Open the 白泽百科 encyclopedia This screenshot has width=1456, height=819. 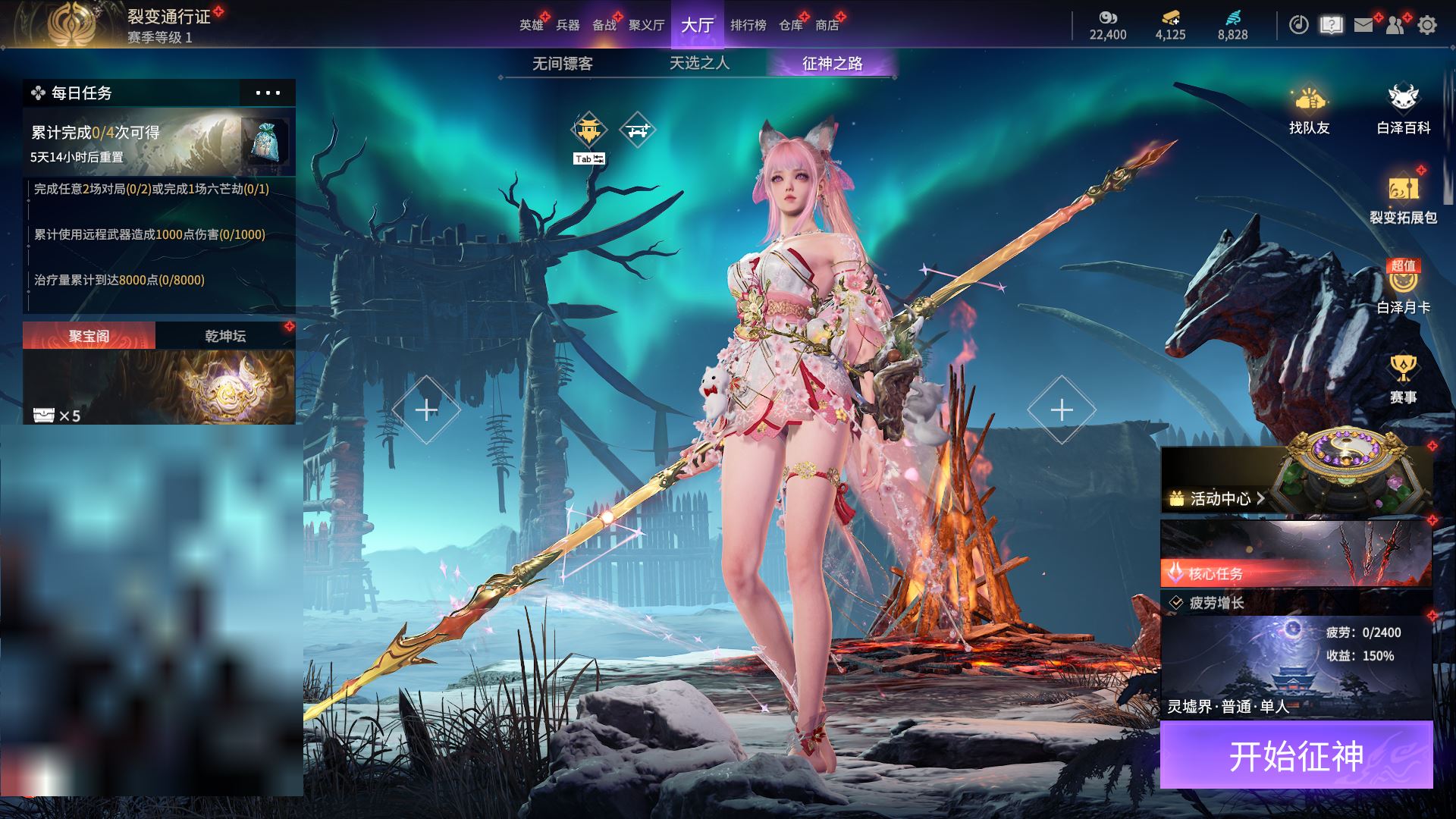tap(1403, 110)
